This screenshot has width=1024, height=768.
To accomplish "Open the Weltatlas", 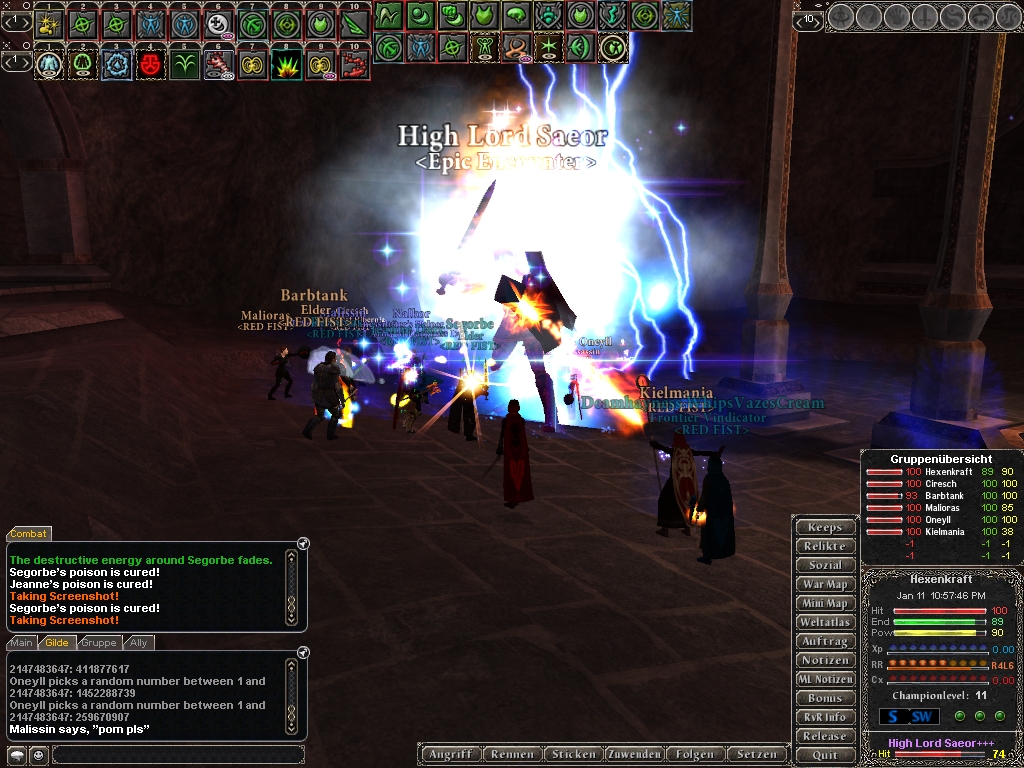I will click(x=825, y=622).
